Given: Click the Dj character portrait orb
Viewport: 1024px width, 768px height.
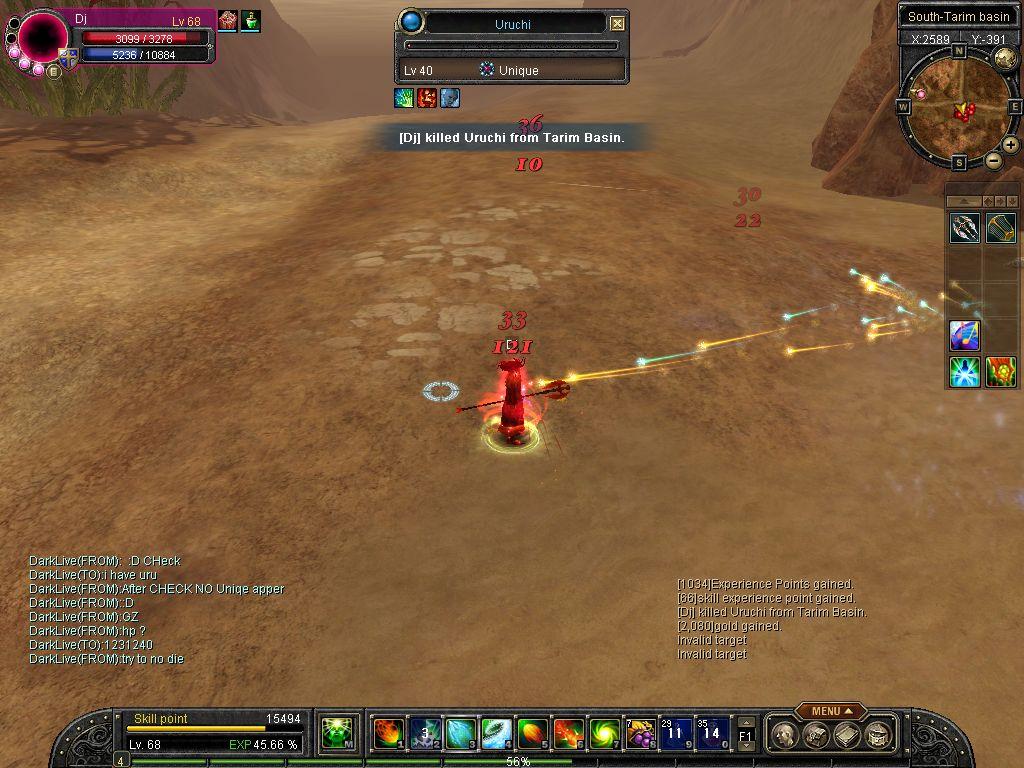Looking at the screenshot, I should tap(42, 38).
